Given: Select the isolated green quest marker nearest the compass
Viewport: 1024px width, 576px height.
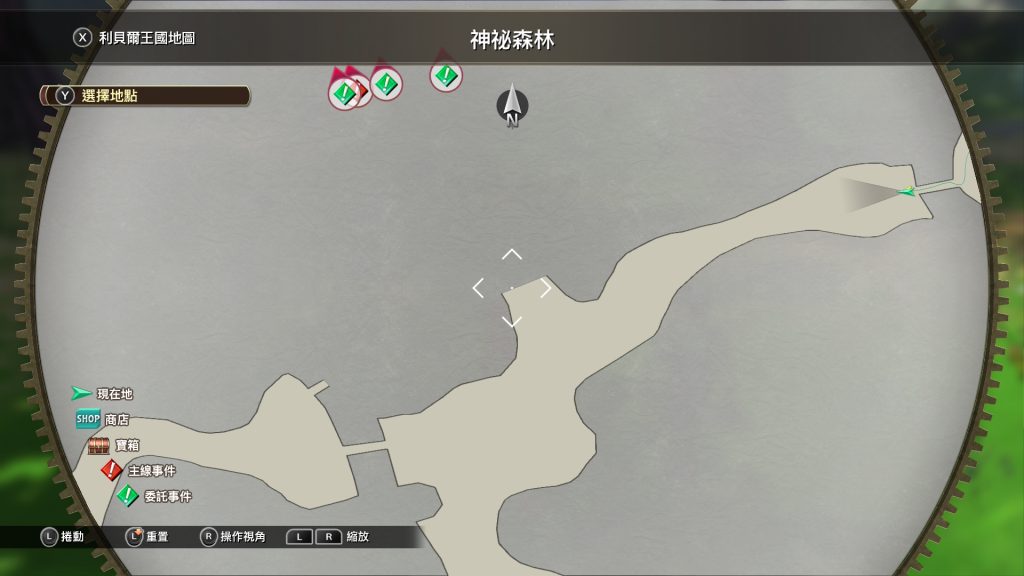Looking at the screenshot, I should tap(446, 75).
